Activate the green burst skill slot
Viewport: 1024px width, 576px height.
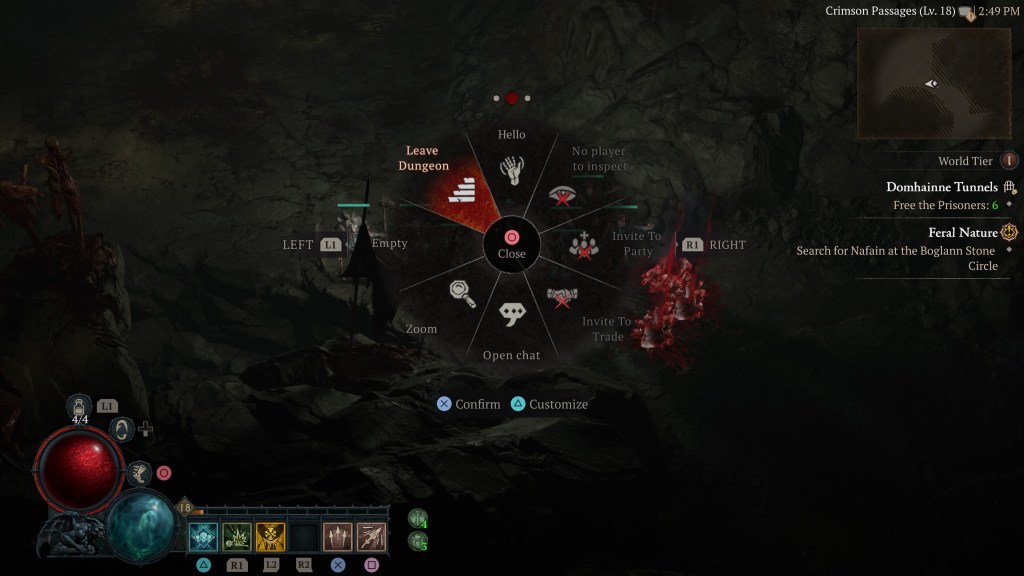click(x=237, y=537)
